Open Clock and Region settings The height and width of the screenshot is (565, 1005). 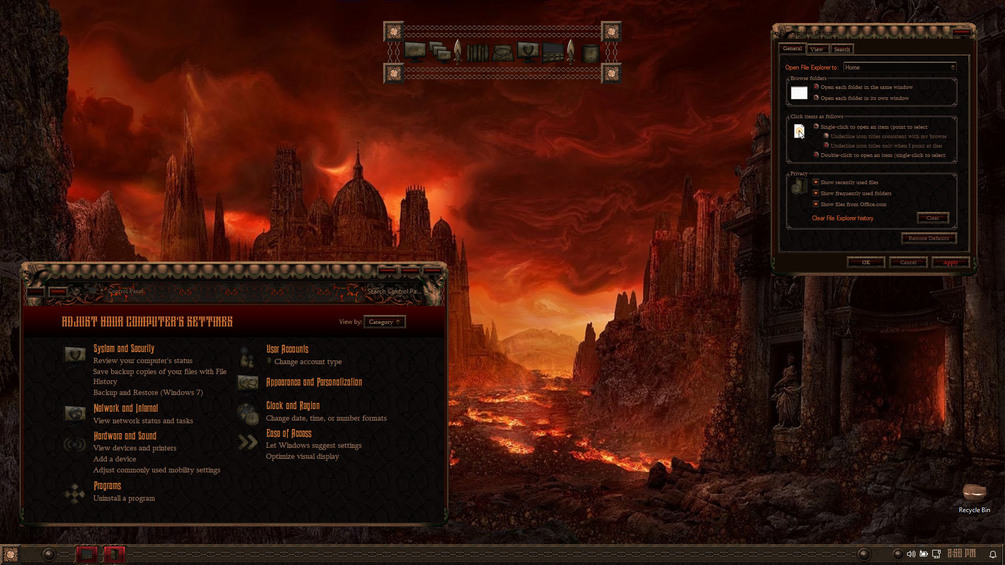(293, 406)
